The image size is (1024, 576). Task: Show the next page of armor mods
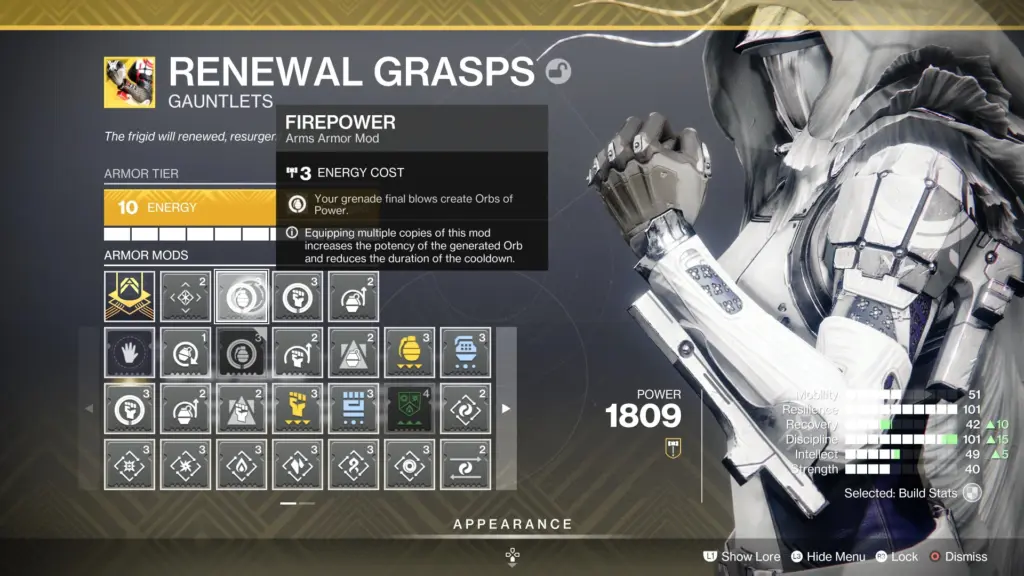click(x=506, y=408)
